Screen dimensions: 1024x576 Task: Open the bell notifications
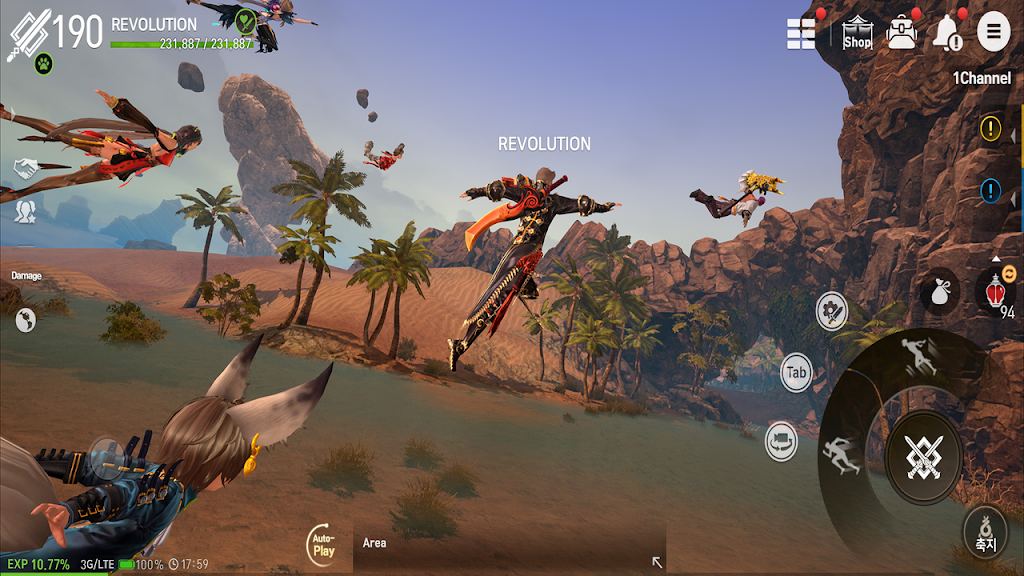point(946,34)
